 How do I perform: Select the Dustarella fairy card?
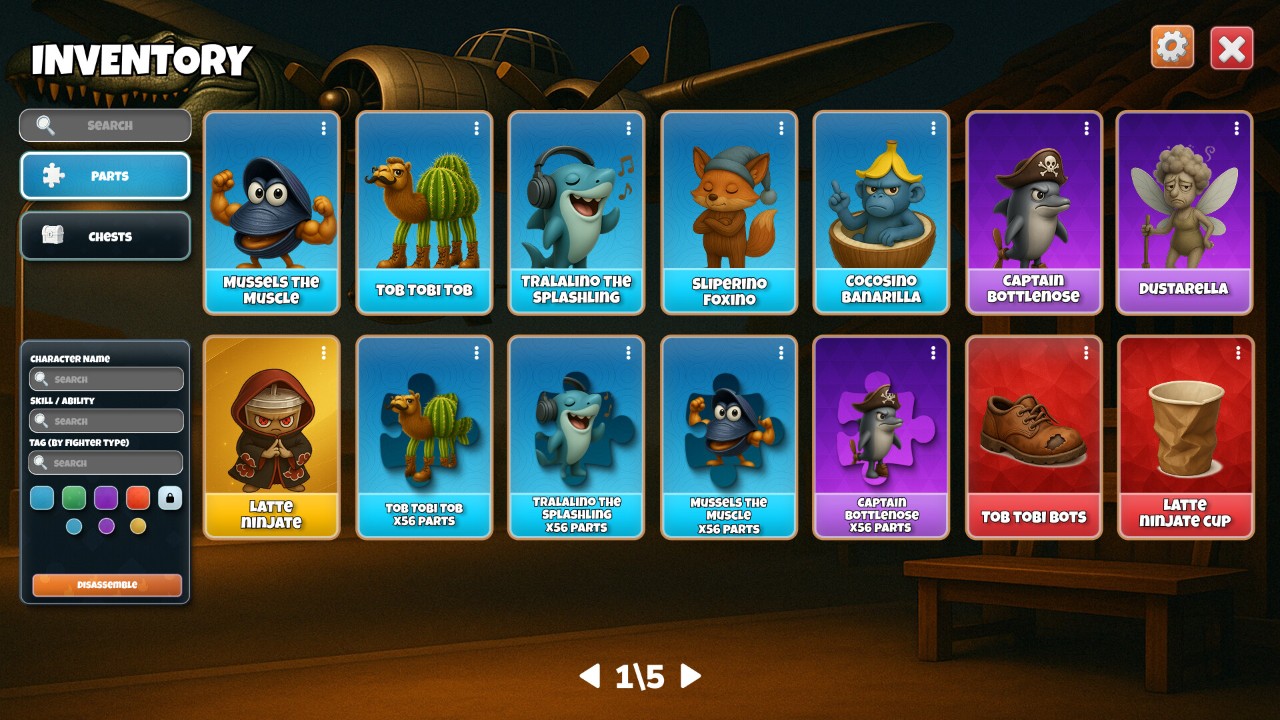coord(1184,212)
